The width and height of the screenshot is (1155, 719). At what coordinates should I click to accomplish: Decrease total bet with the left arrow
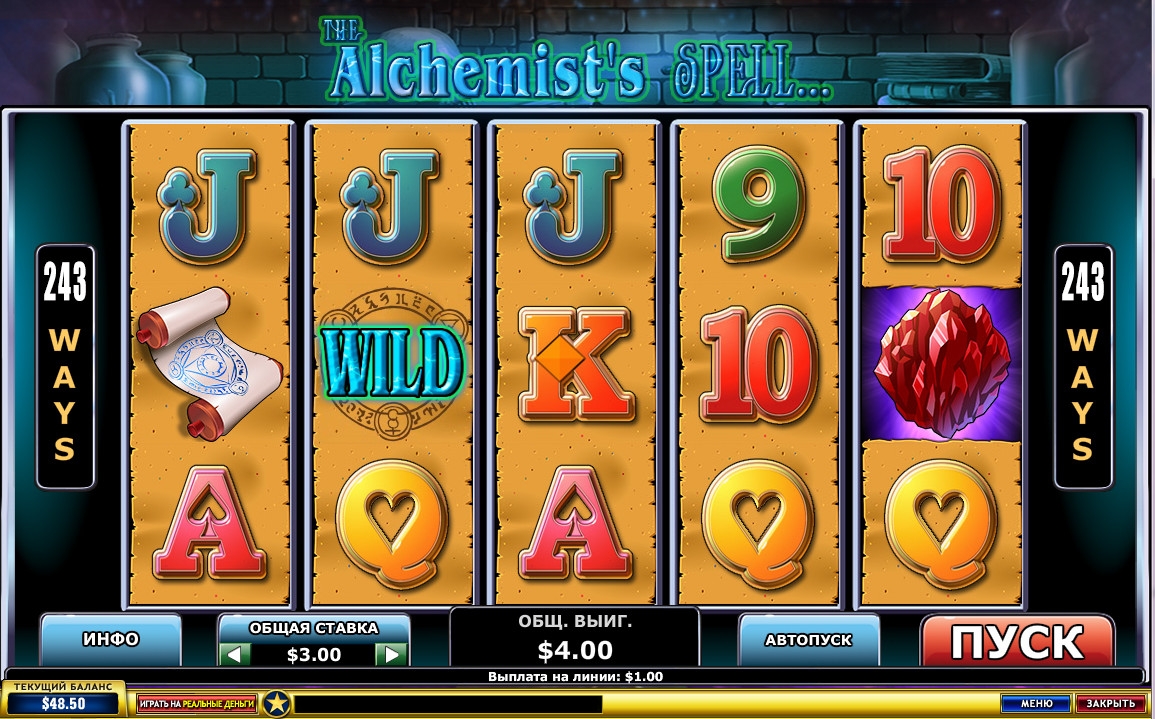[235, 655]
